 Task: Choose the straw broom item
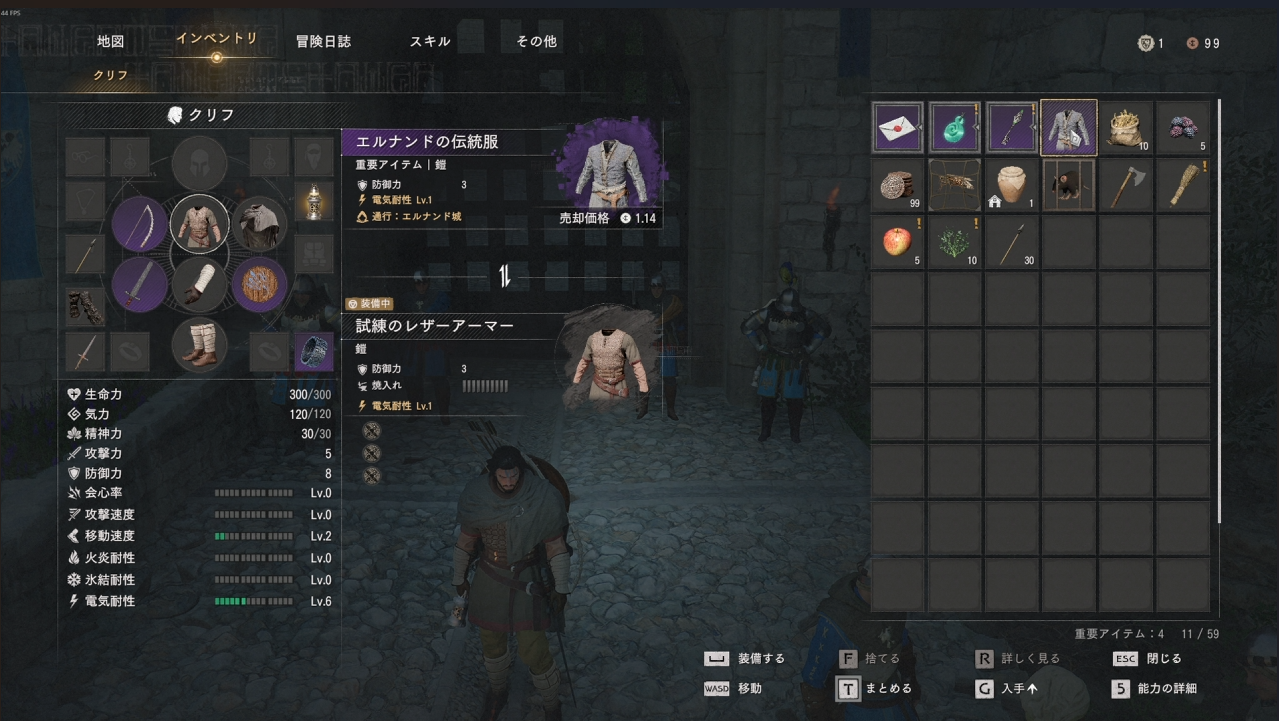1184,185
